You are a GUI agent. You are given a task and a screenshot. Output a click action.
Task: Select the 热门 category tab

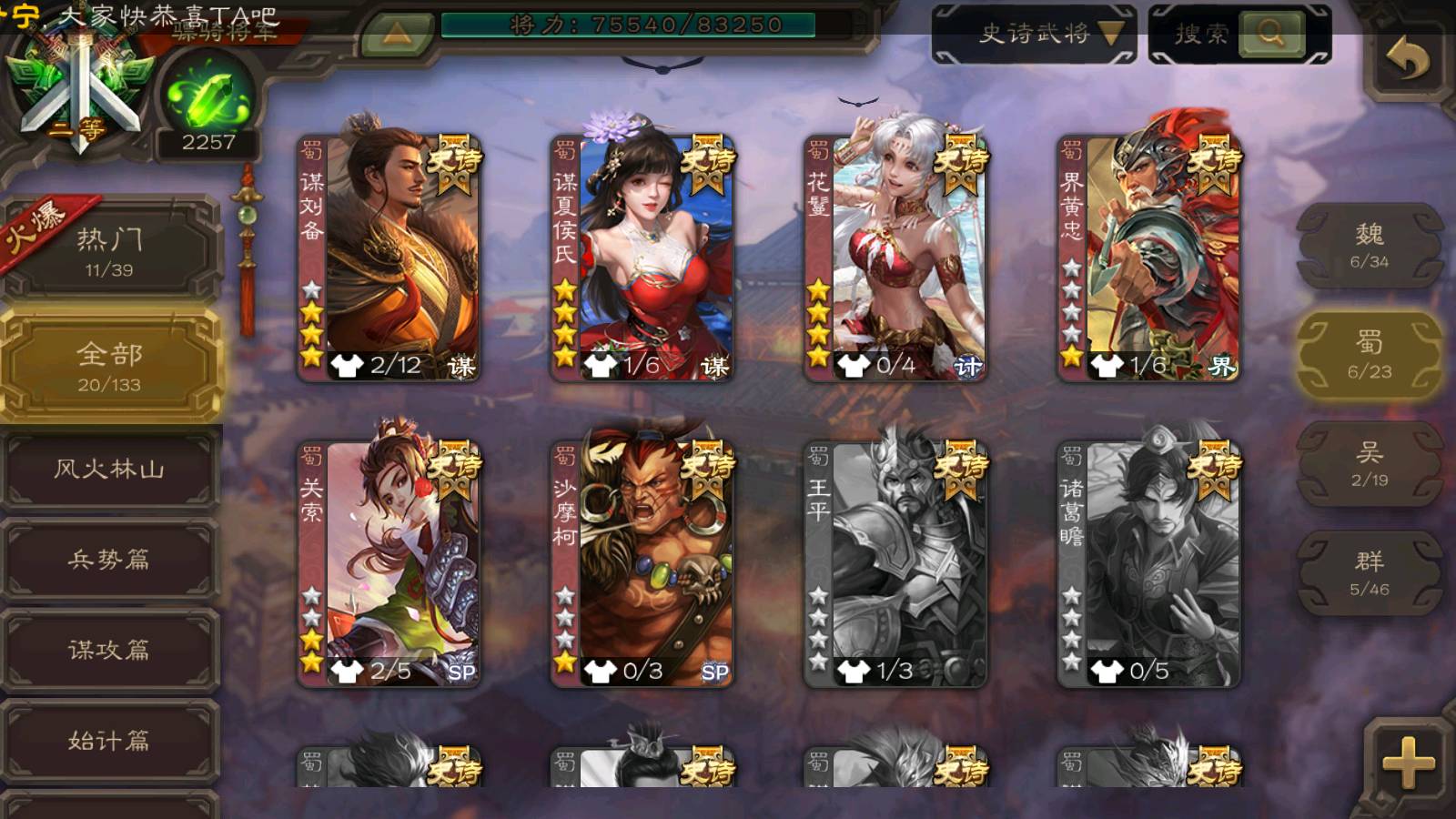109,250
